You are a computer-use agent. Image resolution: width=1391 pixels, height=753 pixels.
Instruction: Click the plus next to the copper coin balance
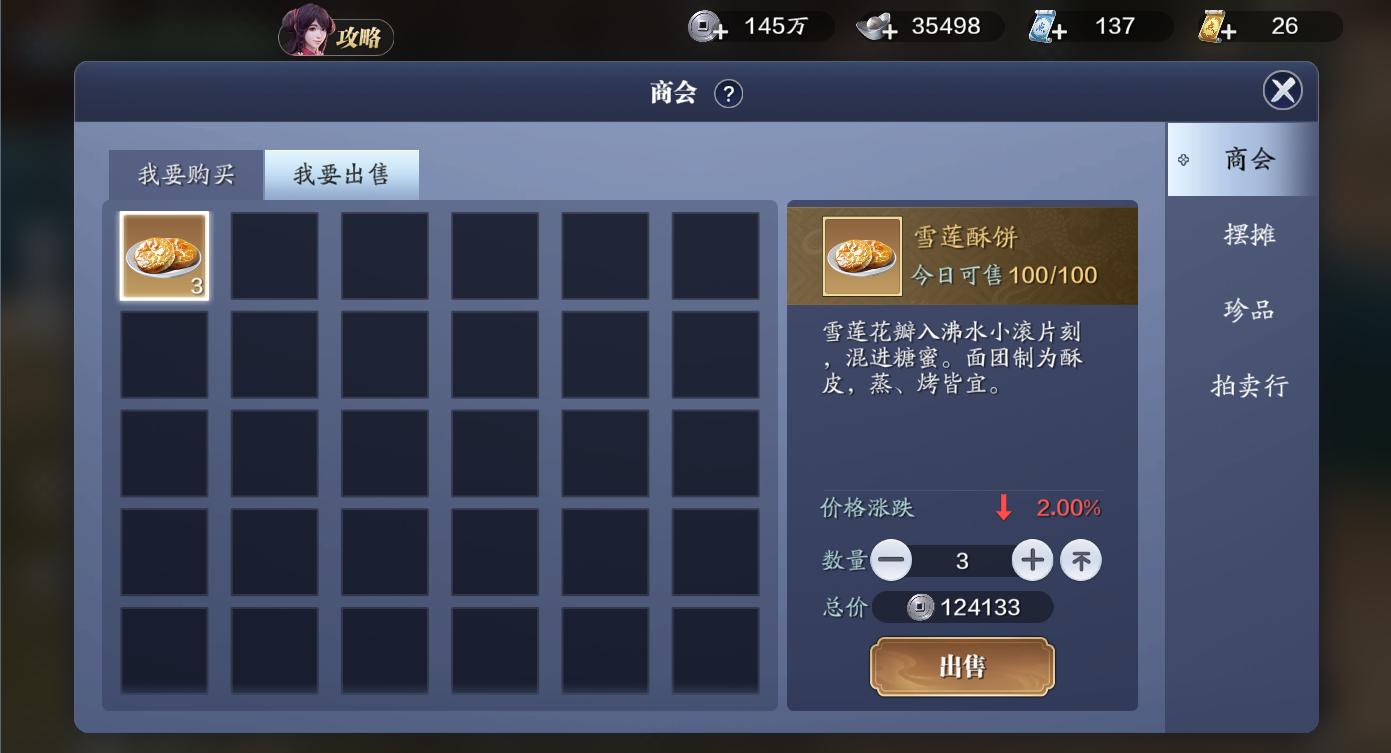coord(722,32)
